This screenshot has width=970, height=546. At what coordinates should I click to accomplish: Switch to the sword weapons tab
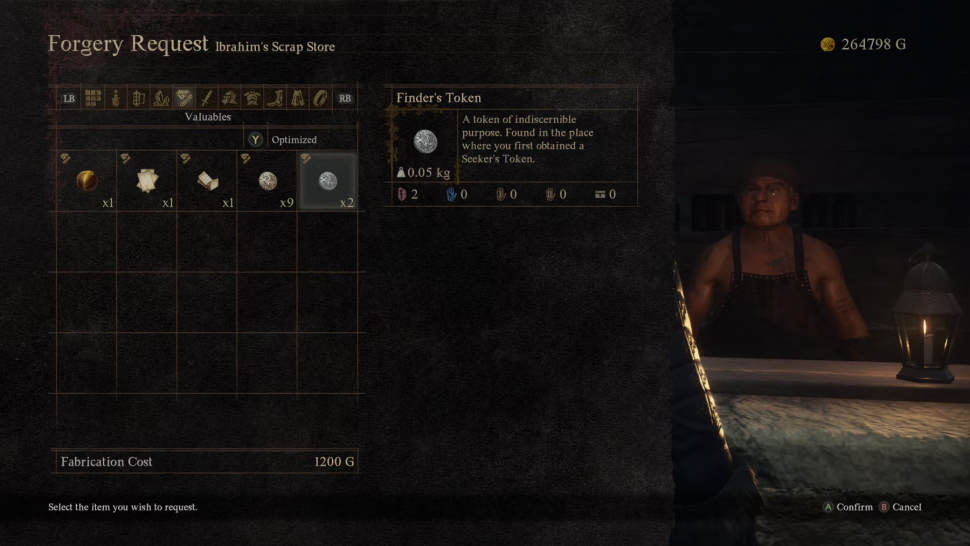point(207,98)
